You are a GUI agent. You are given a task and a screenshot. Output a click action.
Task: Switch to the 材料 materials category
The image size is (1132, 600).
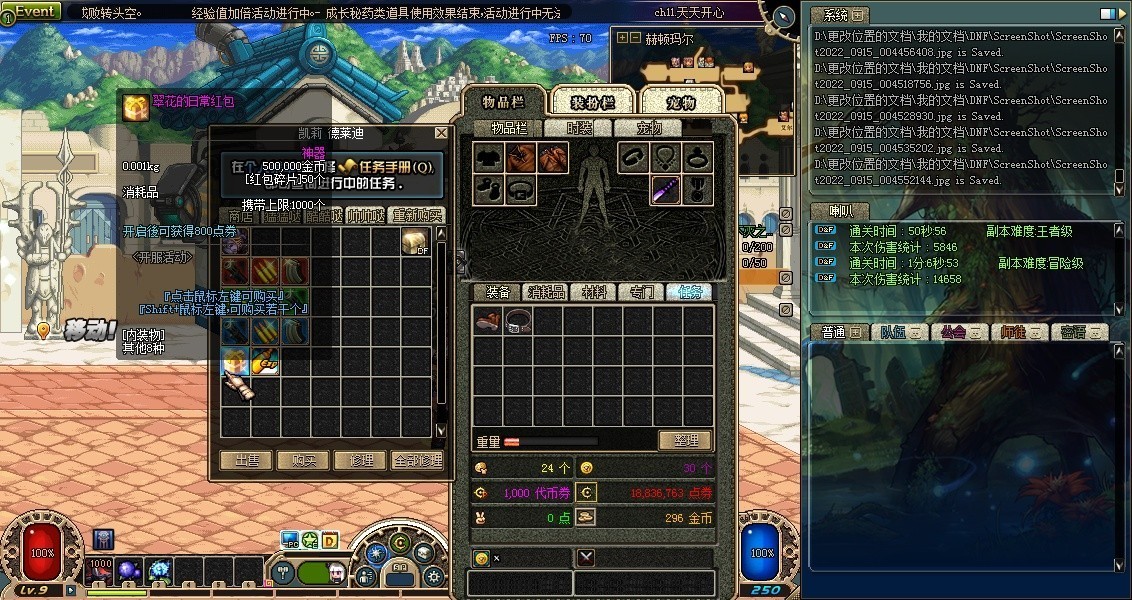coord(594,292)
